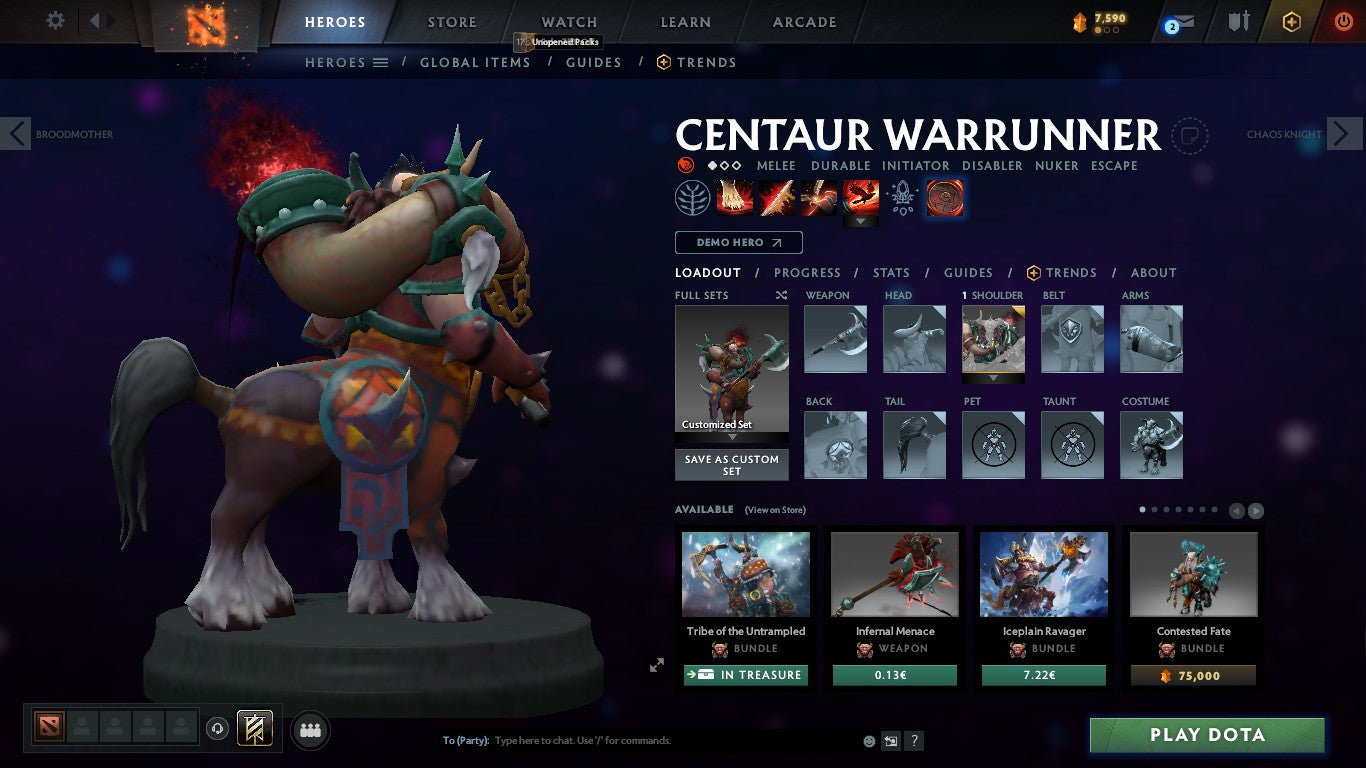Image resolution: width=1366 pixels, height=768 pixels.
Task: Open the Armory weapons icon
Action: point(1239,19)
